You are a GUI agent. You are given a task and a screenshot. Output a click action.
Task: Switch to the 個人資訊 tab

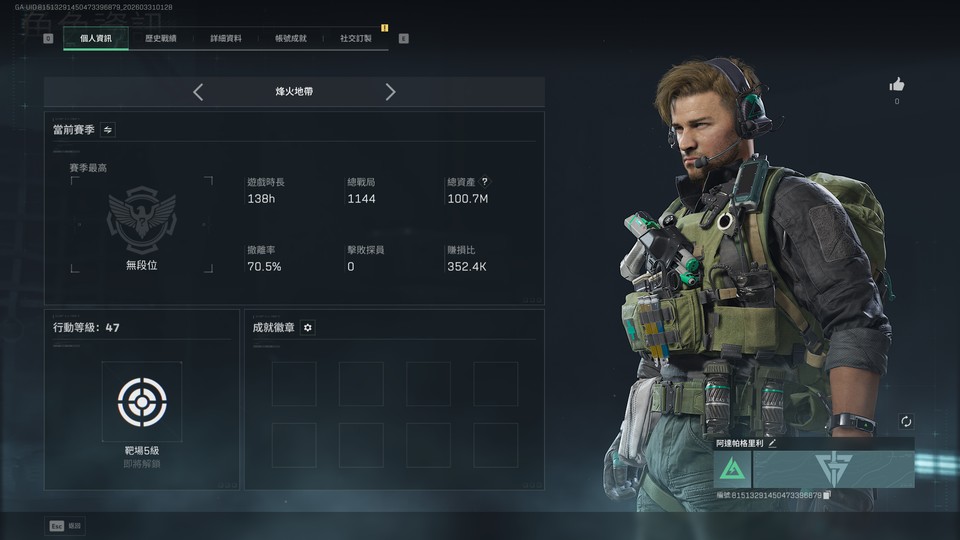tap(96, 38)
